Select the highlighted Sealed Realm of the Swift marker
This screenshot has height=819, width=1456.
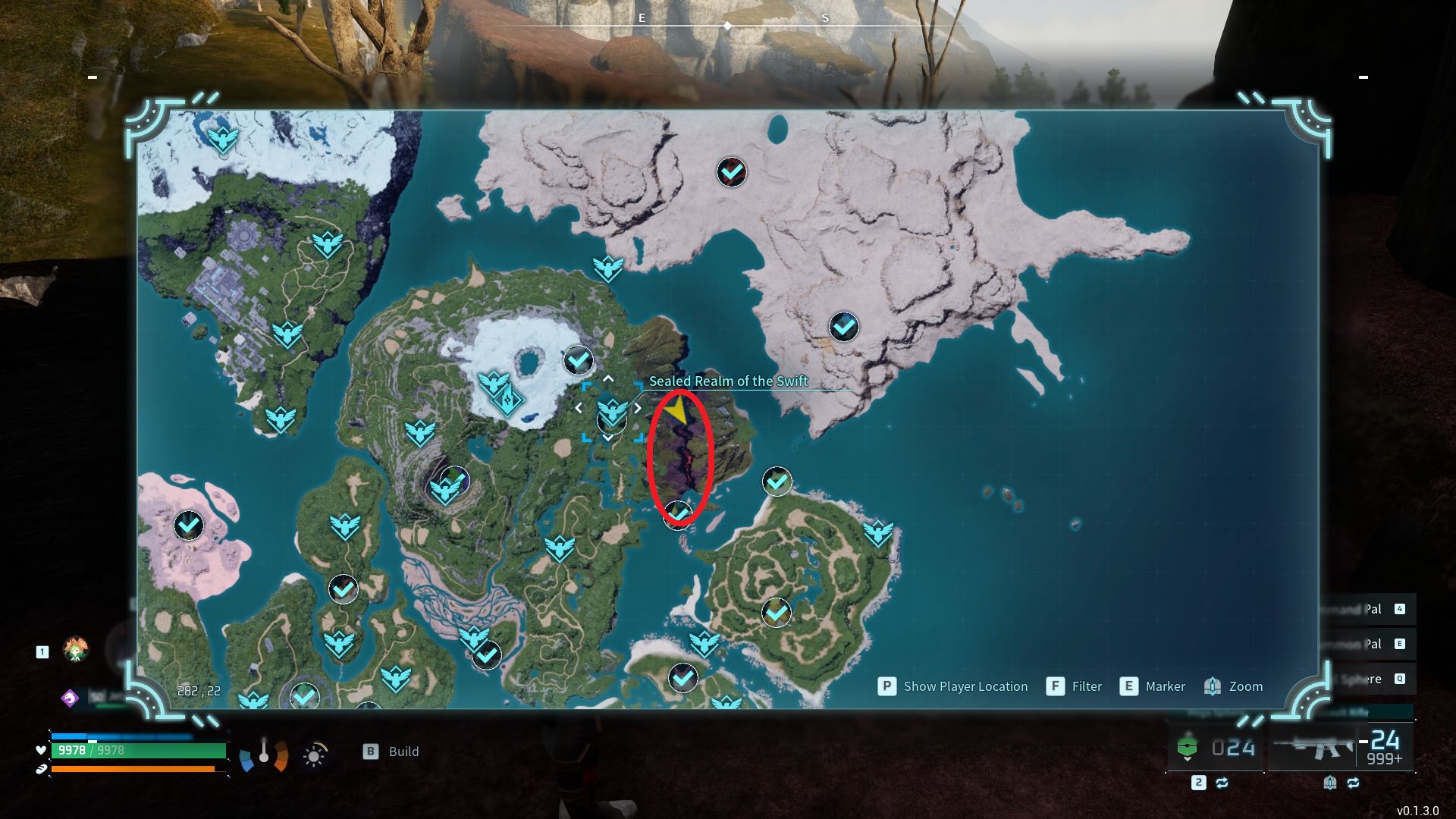click(611, 412)
